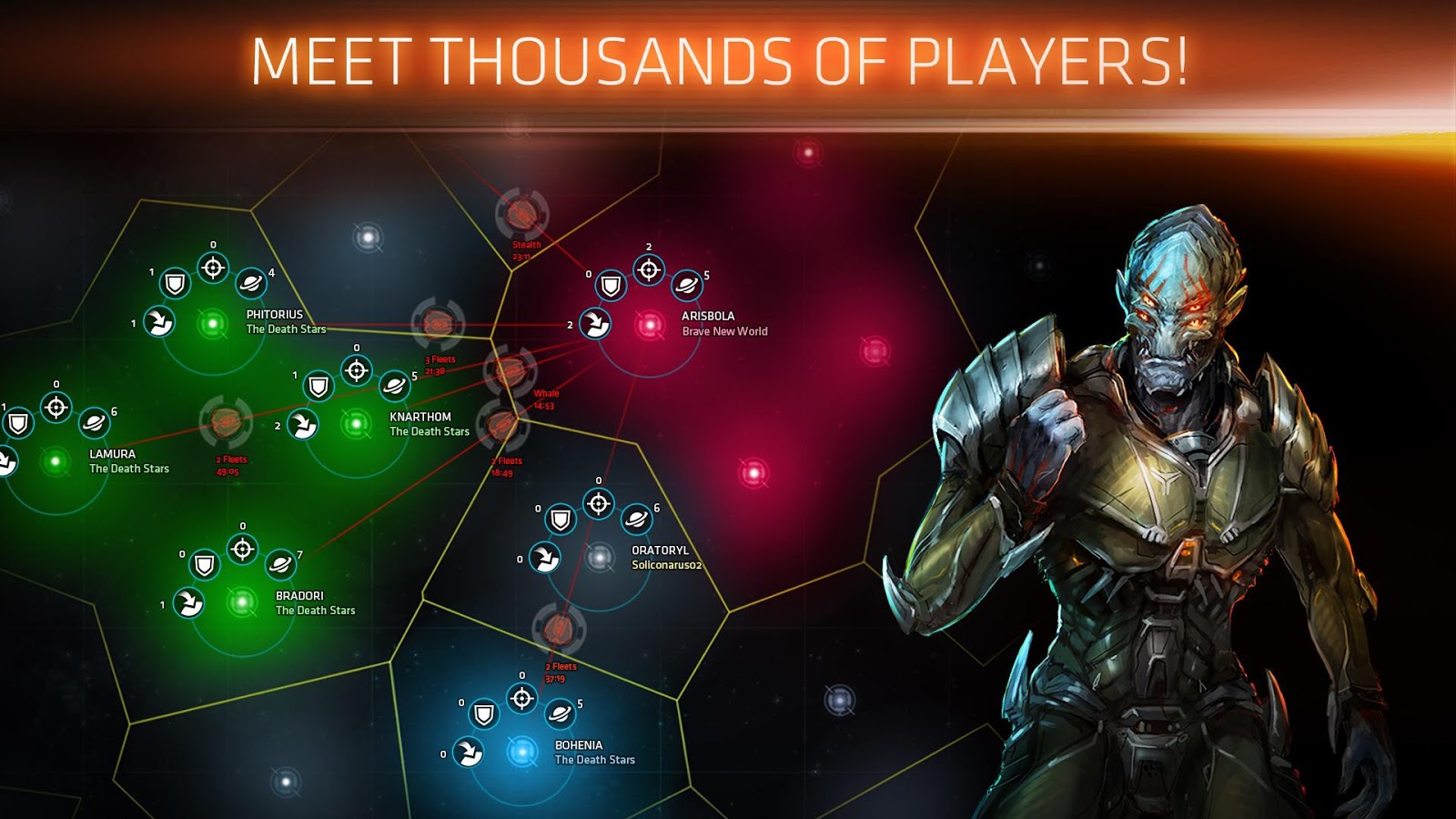Inspect the Stealth fleet marker
This screenshot has width=1456, height=819.
click(x=521, y=215)
